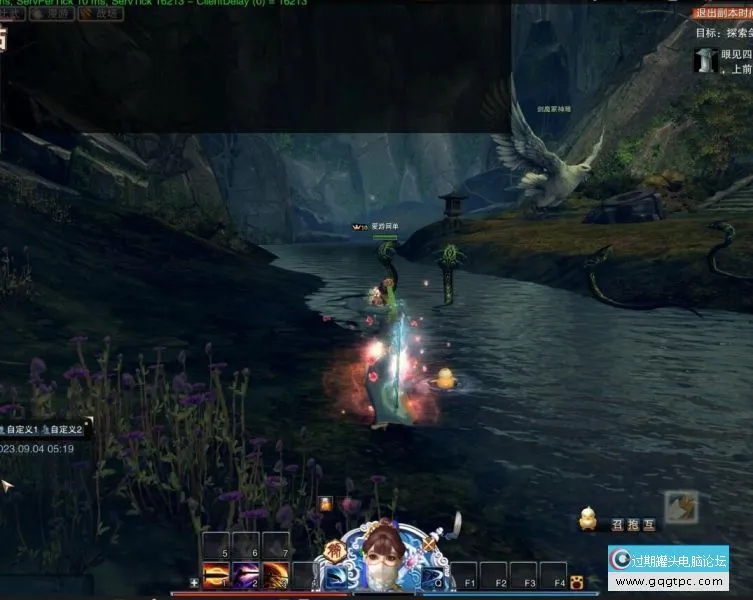Activate the skill in hotbar slot 1
The height and width of the screenshot is (600, 753).
click(217, 577)
